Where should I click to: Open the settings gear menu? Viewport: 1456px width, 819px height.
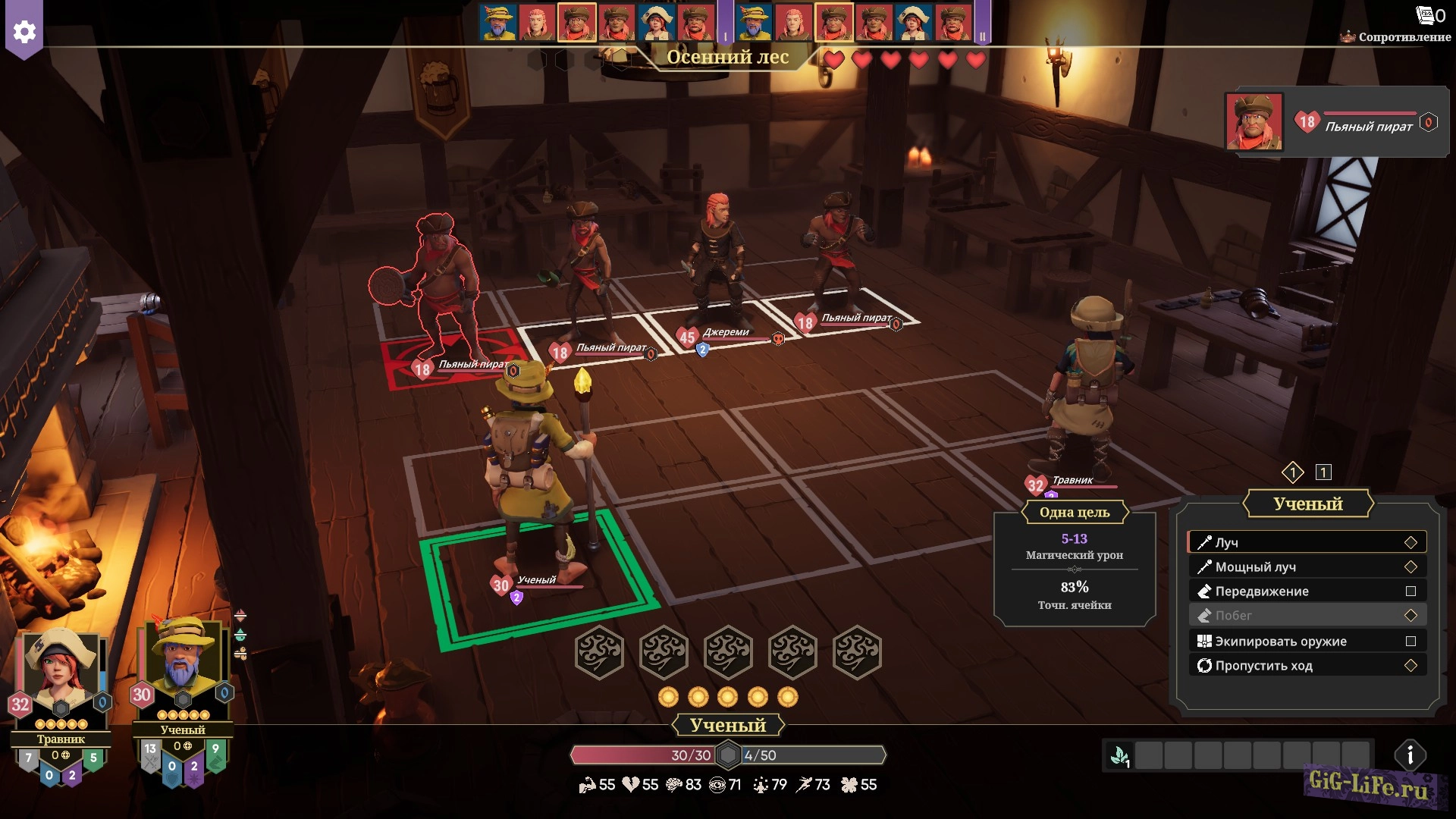24,31
